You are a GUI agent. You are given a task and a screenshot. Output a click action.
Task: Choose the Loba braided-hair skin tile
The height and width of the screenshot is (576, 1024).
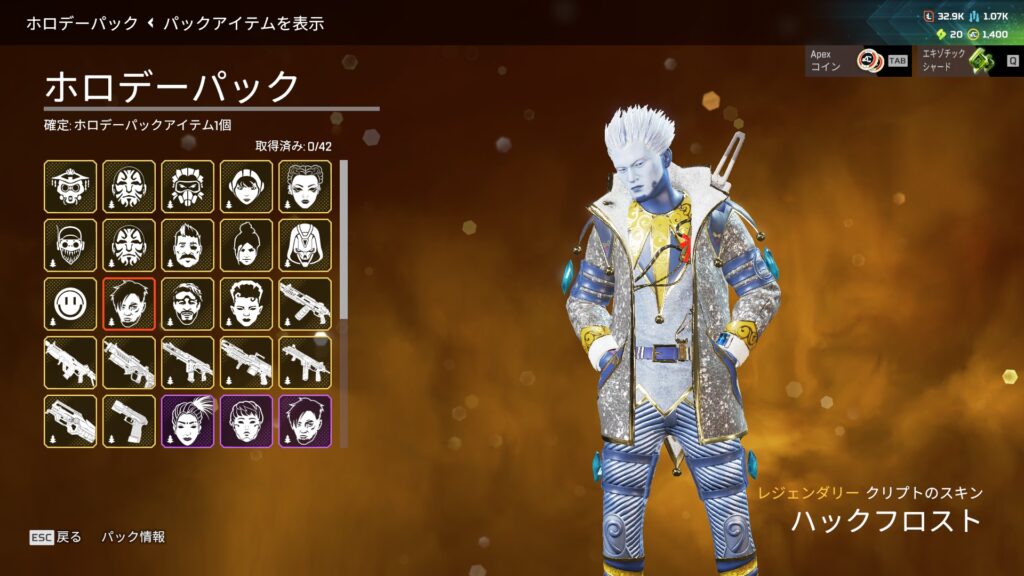point(305,186)
